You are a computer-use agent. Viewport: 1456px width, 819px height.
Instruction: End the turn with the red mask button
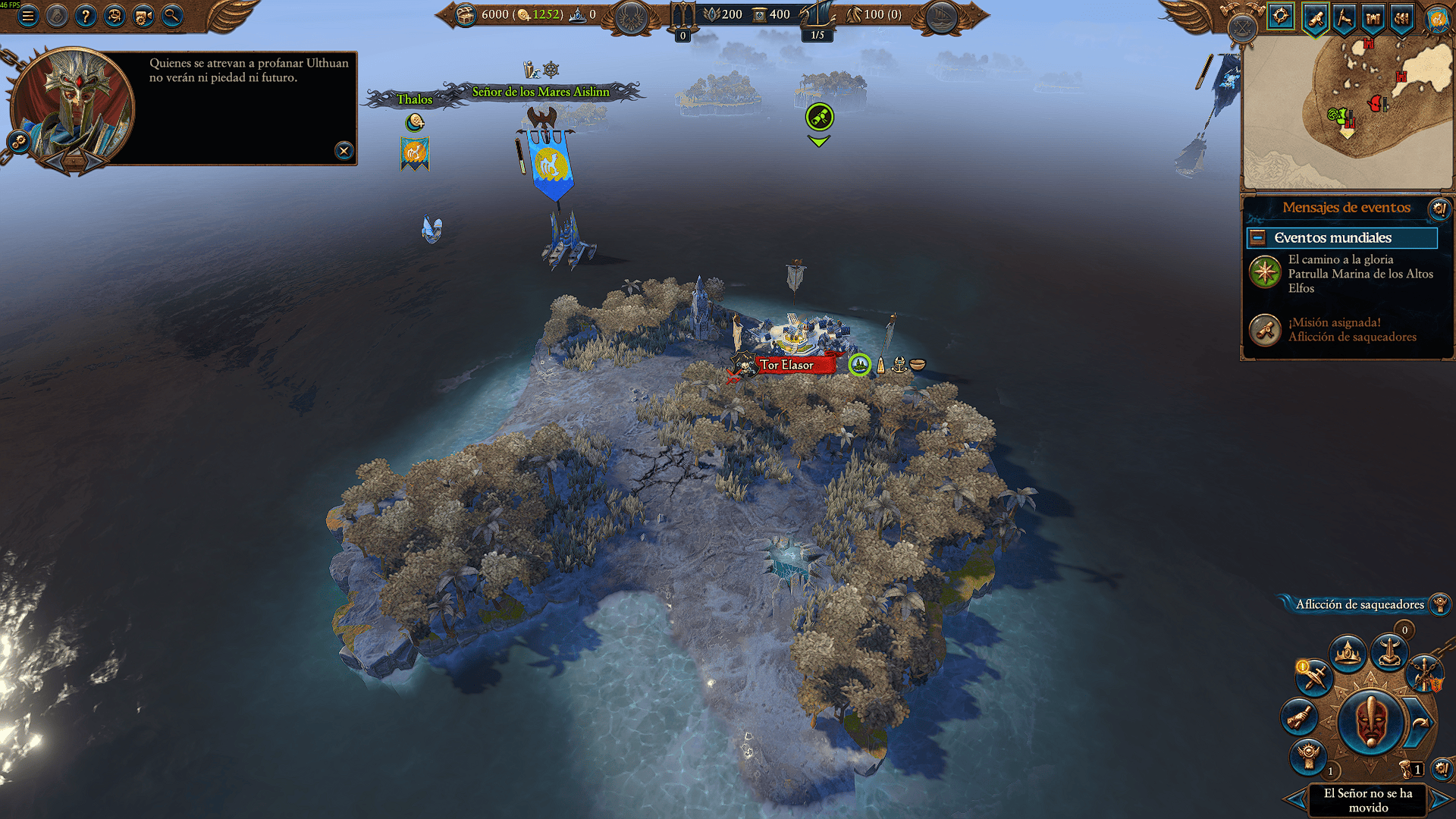pyautogui.click(x=1371, y=721)
